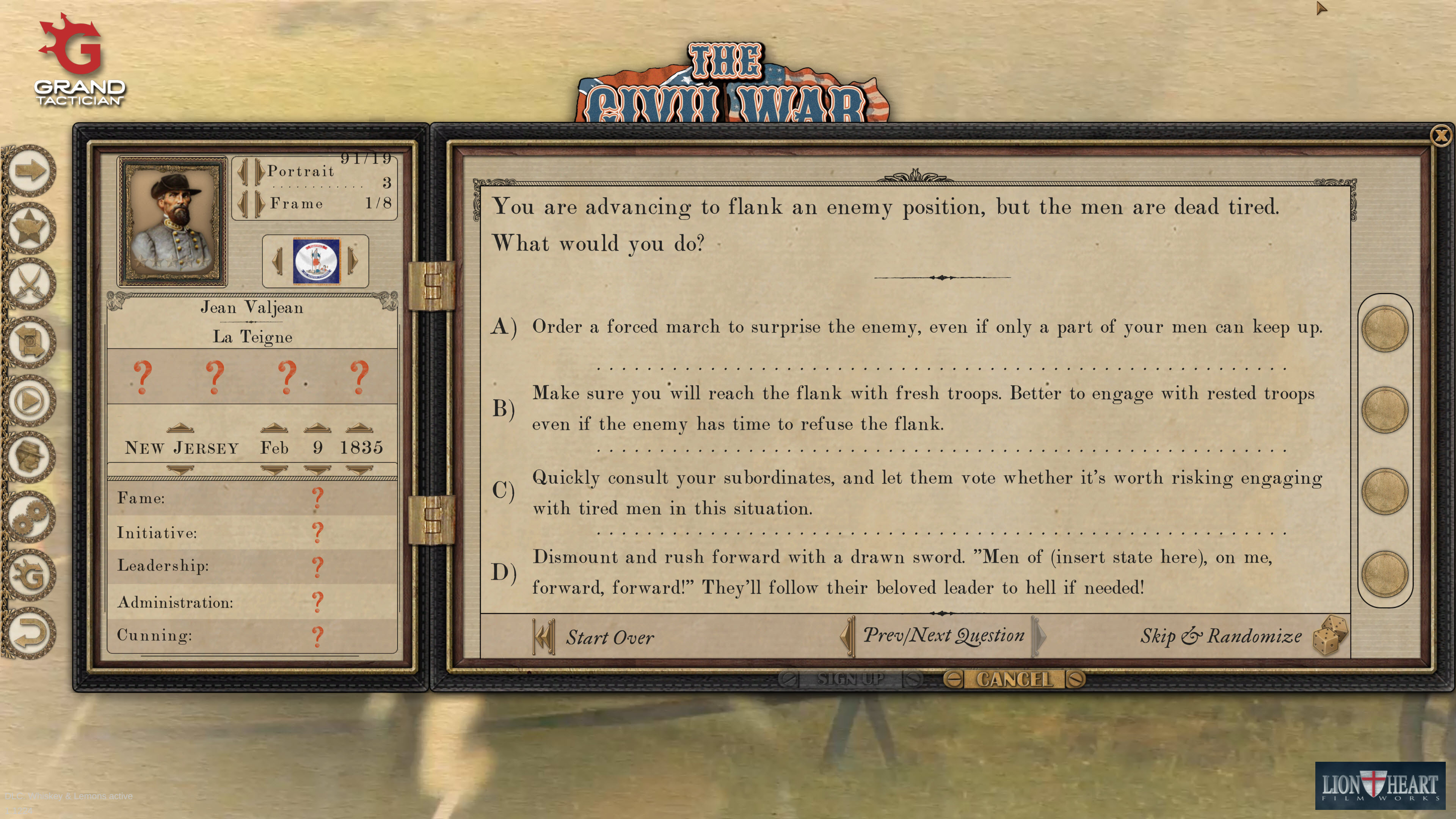The height and width of the screenshot is (819, 1456).
Task: Change to the previous state flag
Action: [x=277, y=260]
